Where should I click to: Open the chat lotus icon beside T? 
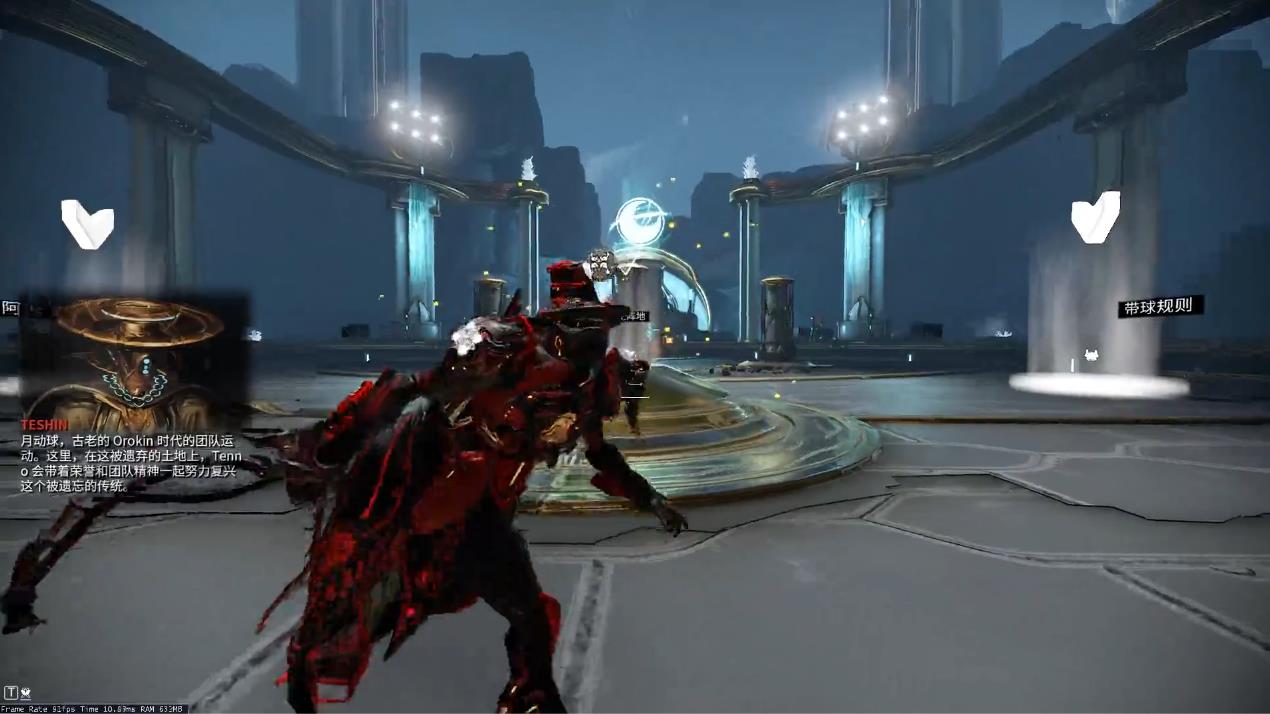pos(25,692)
